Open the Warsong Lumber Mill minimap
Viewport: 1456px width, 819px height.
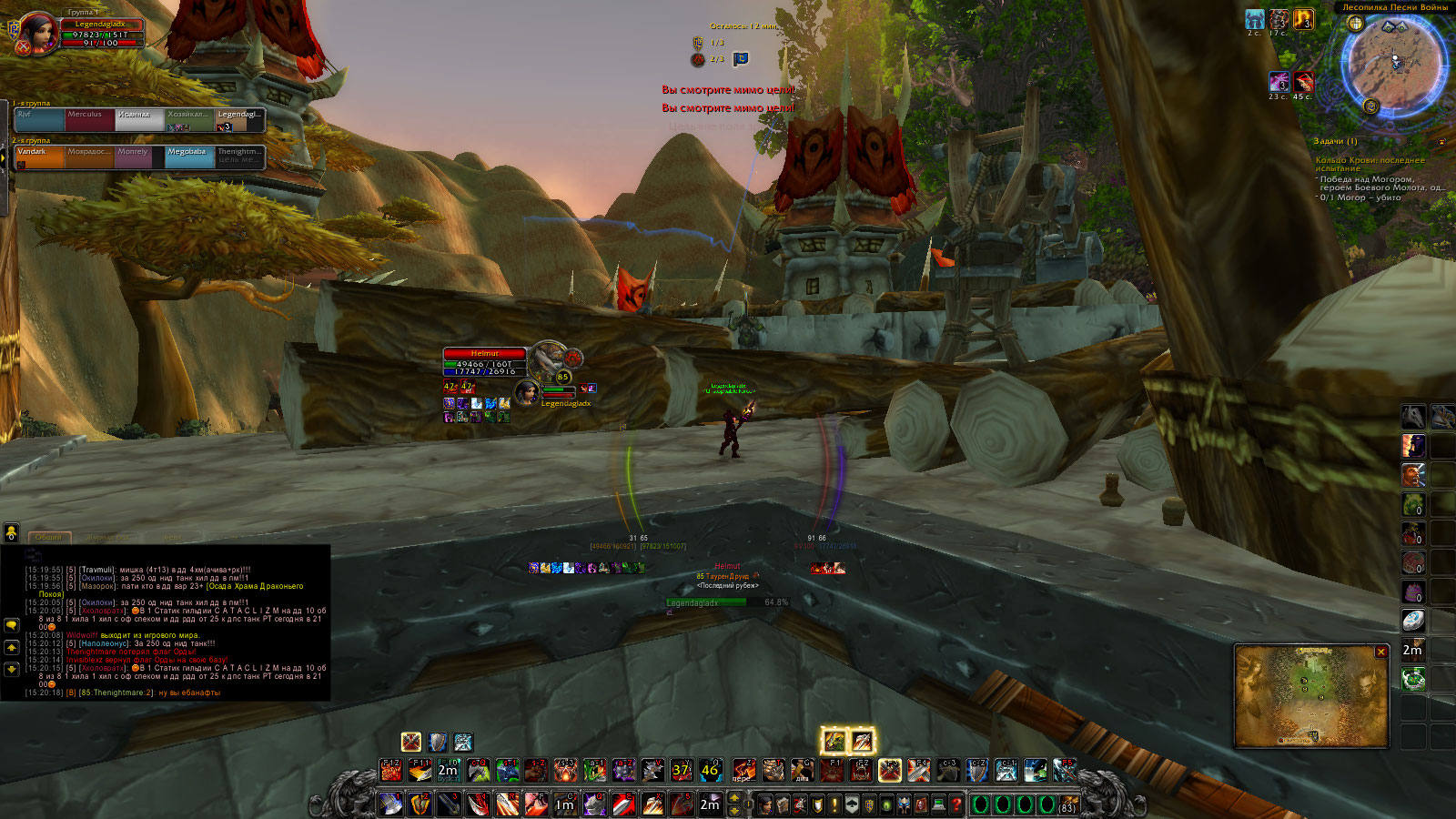[x=1393, y=66]
